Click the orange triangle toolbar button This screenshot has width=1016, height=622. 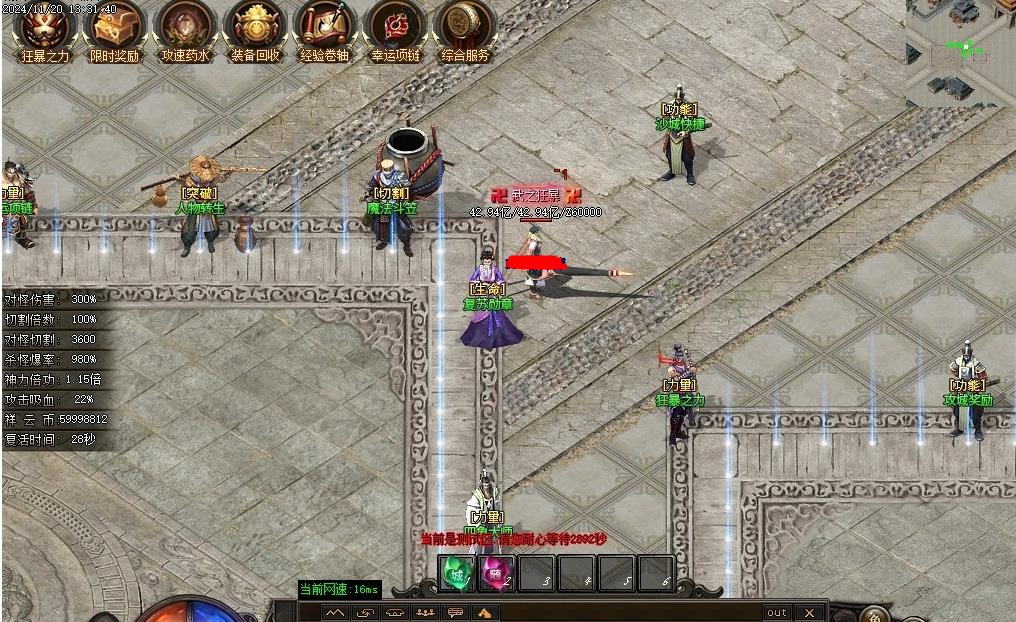(485, 612)
